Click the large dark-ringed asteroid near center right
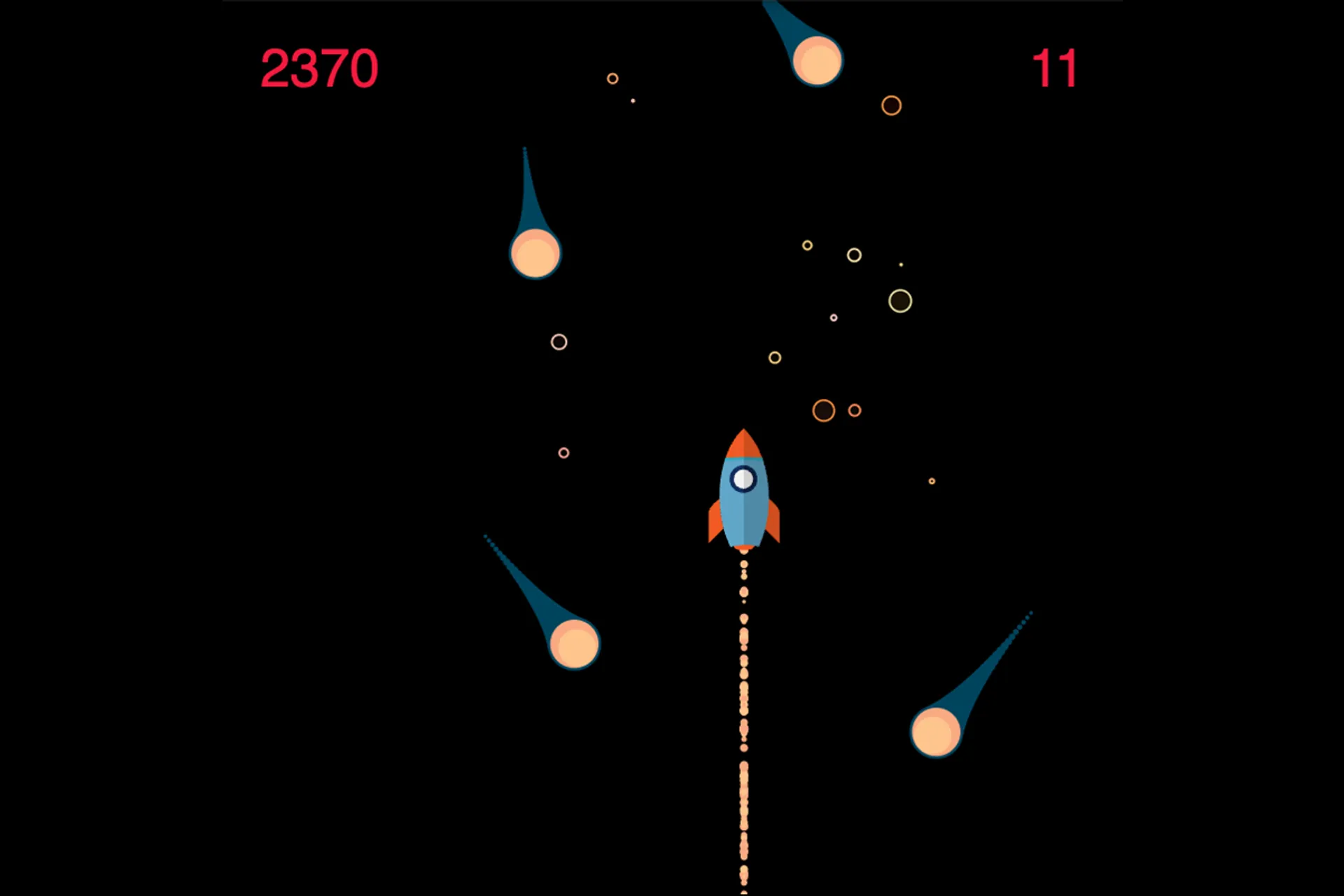The image size is (1344, 896). coord(902,299)
